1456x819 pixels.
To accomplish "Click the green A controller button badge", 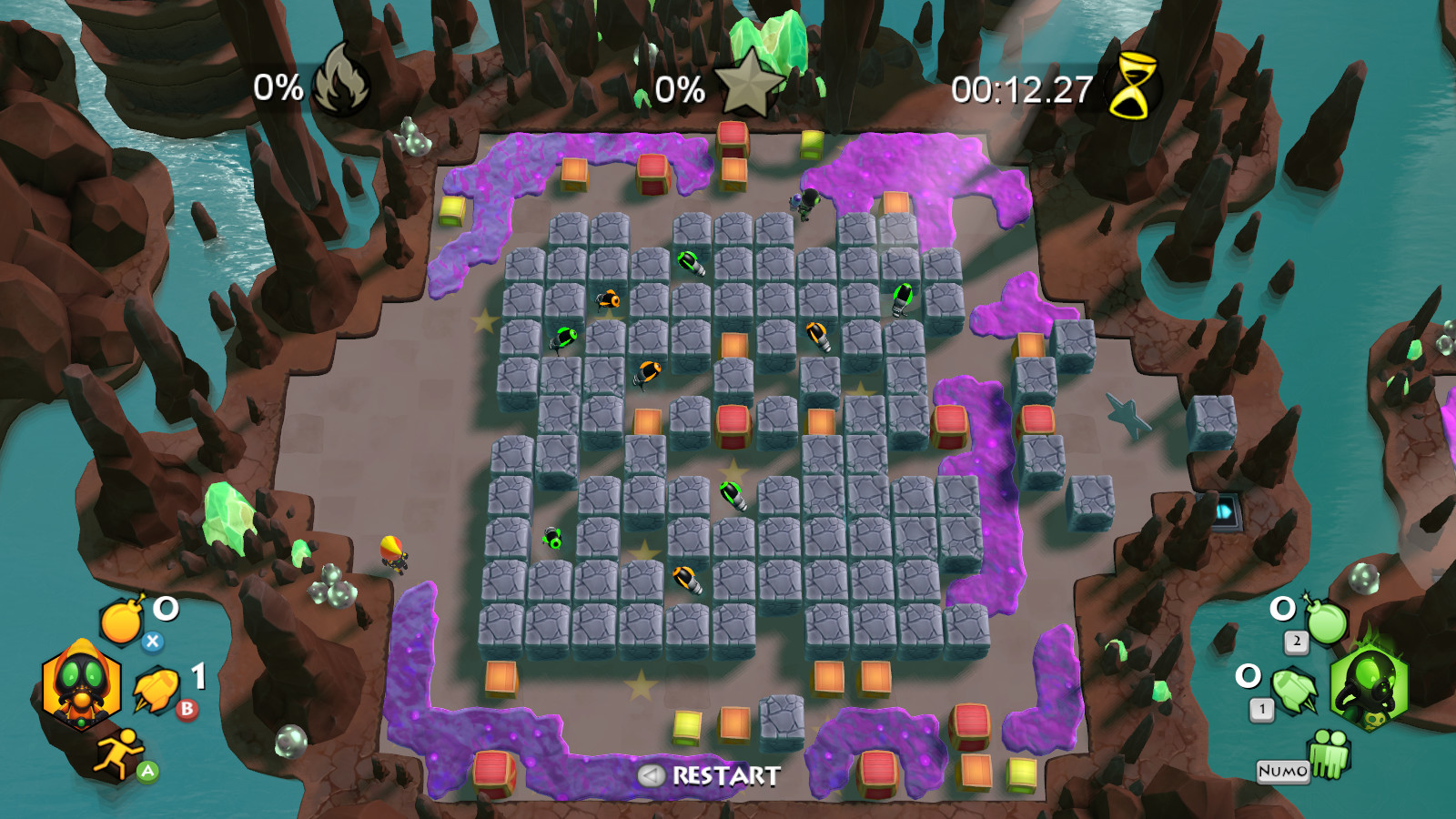I will (146, 769).
